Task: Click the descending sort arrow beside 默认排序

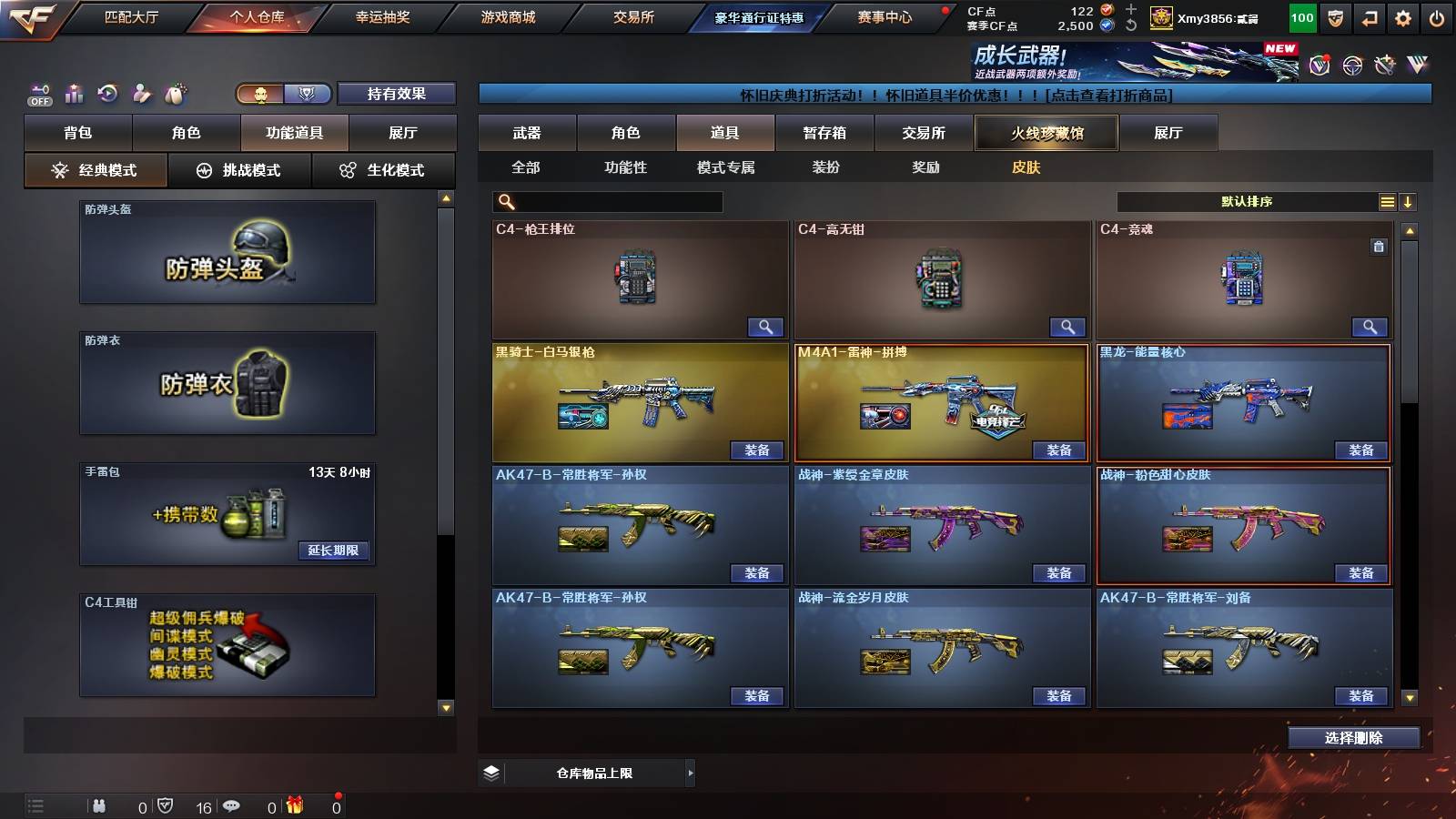Action: click(x=1408, y=201)
